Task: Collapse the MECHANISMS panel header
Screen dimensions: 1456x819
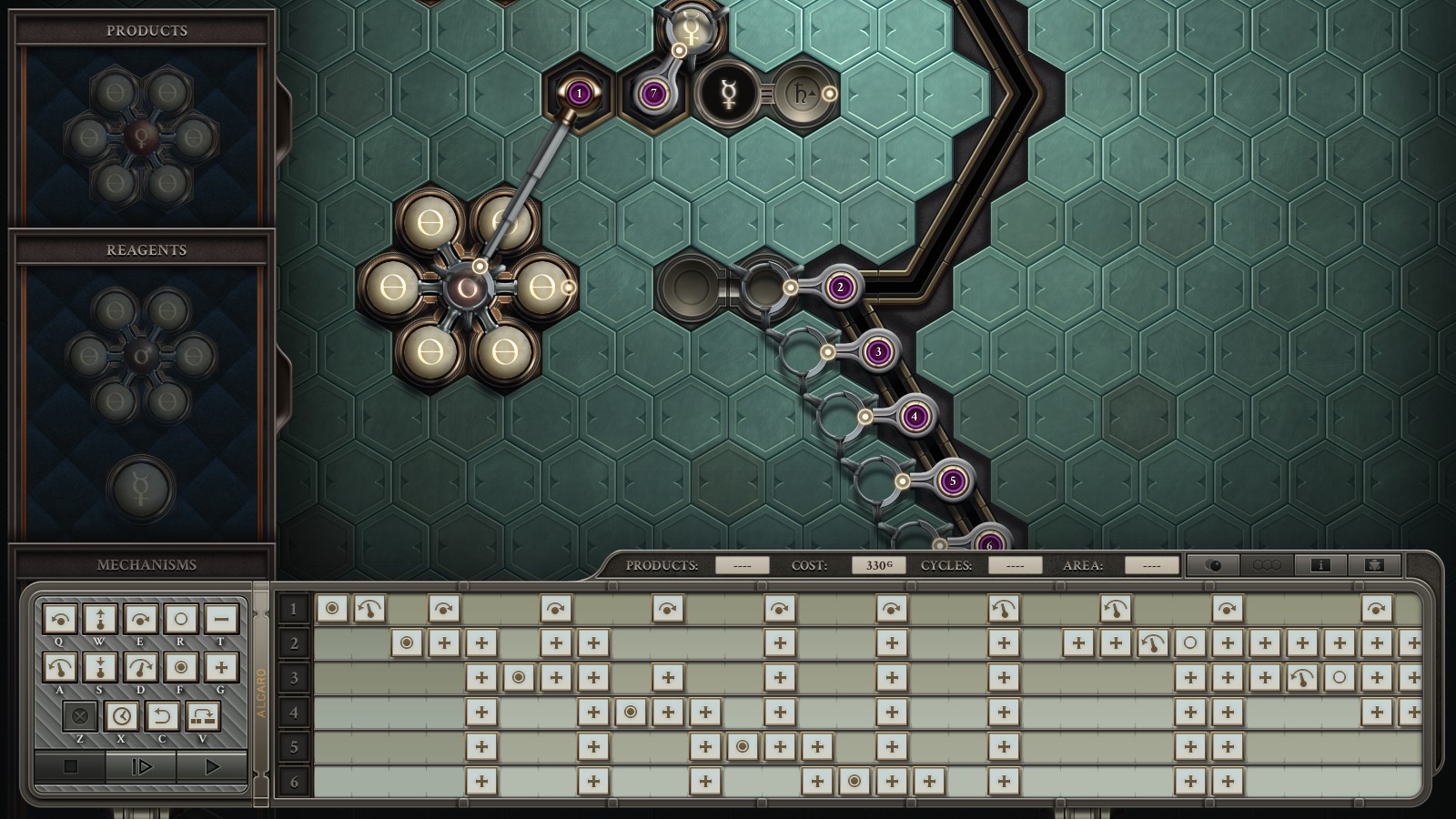Action: 146,564
